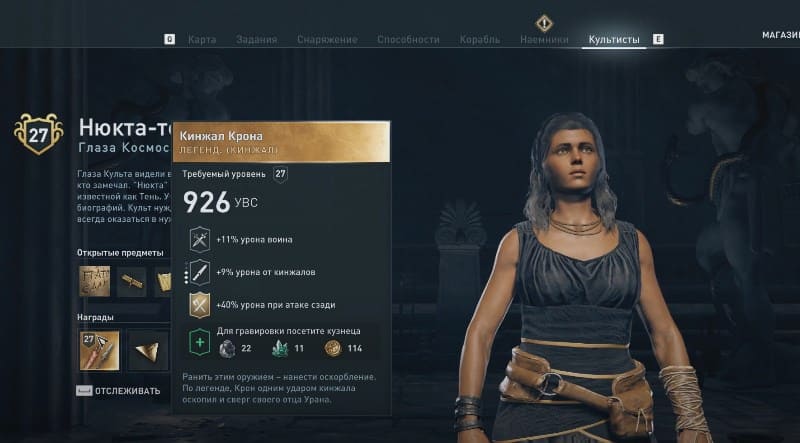This screenshot has height=443, width=800.
Task: Select the Кинжал Крона reward slot
Action: [99, 350]
